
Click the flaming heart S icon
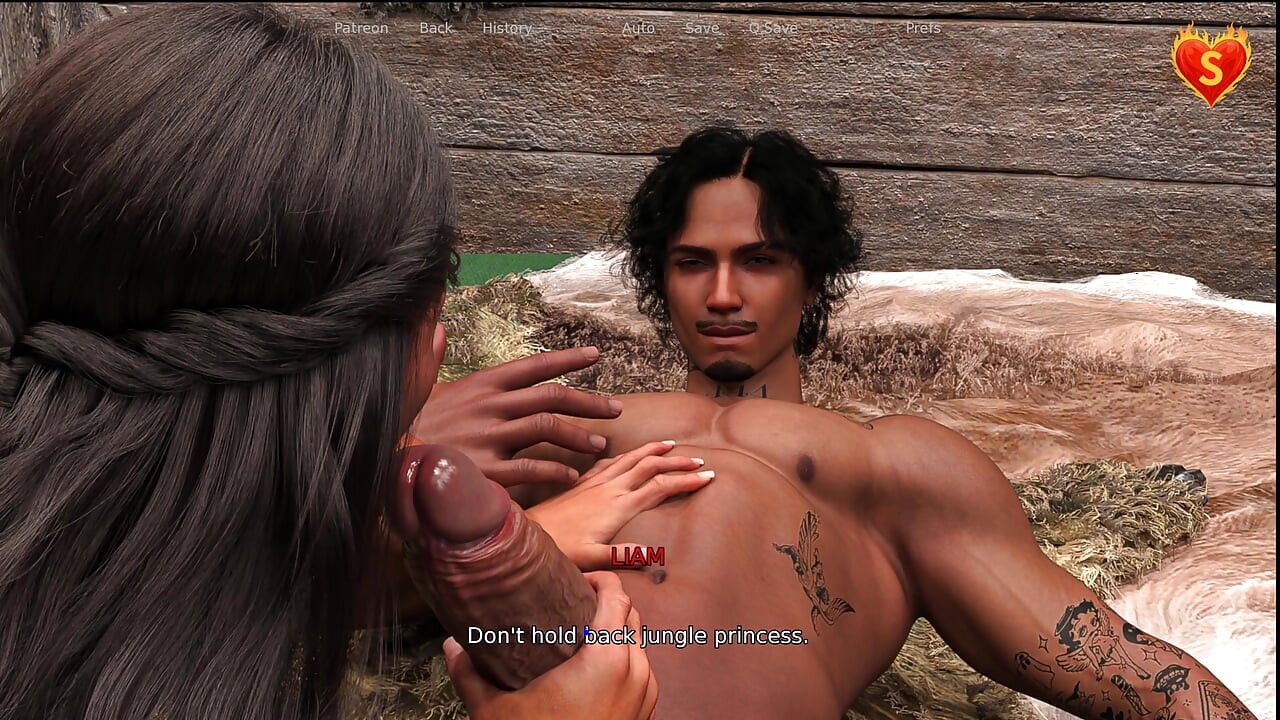pyautogui.click(x=1211, y=64)
